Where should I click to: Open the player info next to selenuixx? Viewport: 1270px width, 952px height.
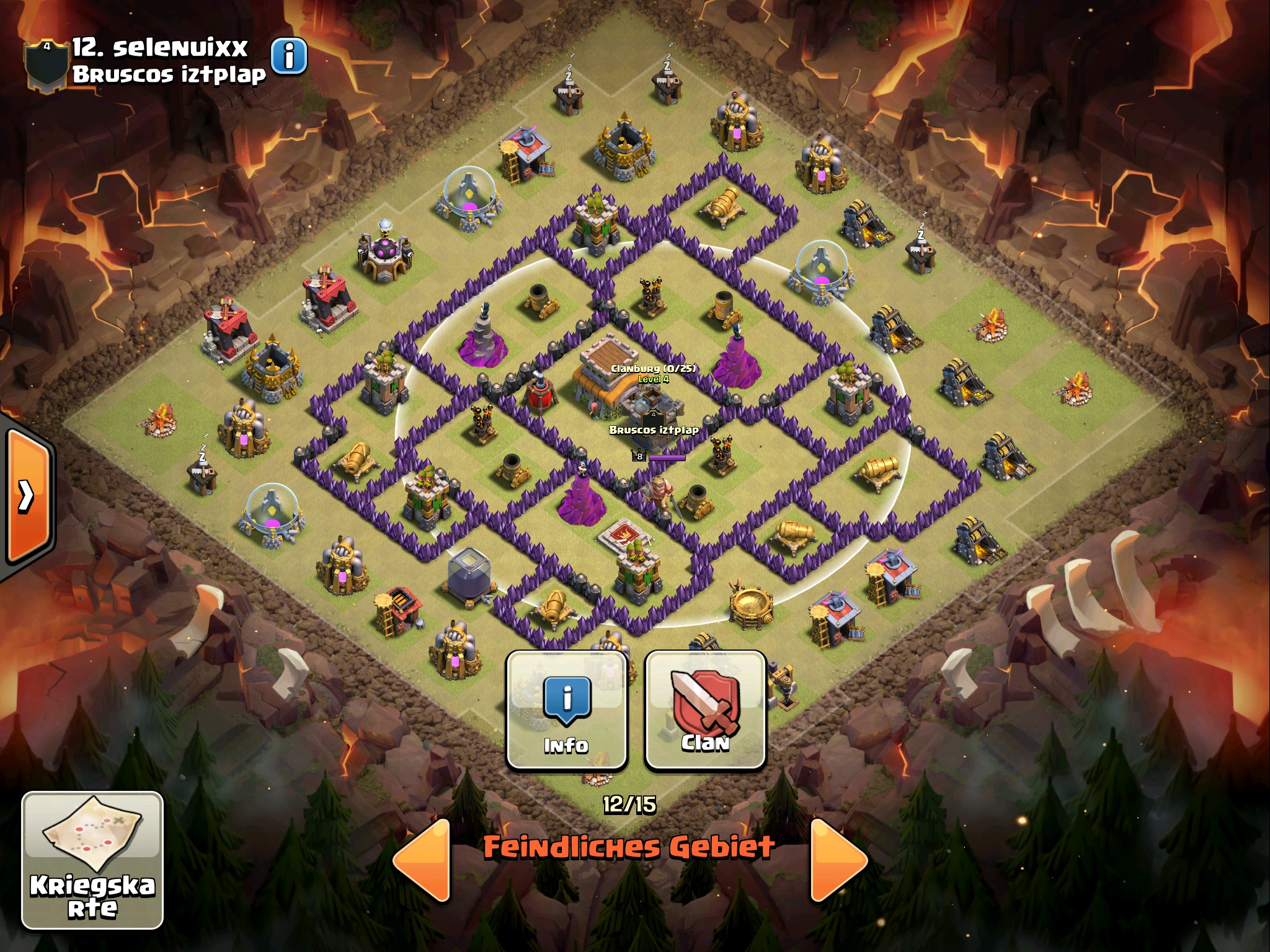pos(289,56)
